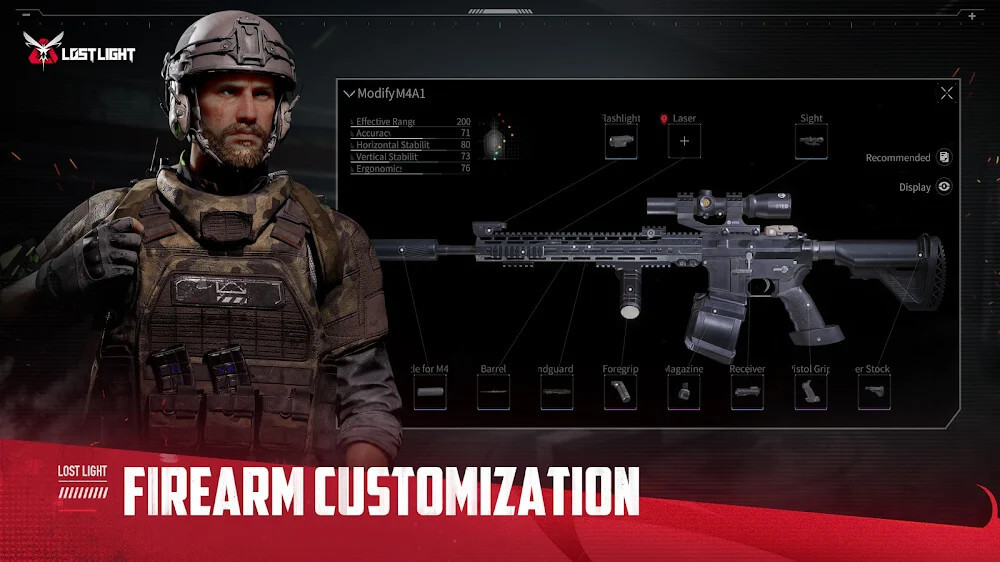This screenshot has height=562, width=1000.
Task: Toggle the Display eye icon
Action: tap(944, 187)
